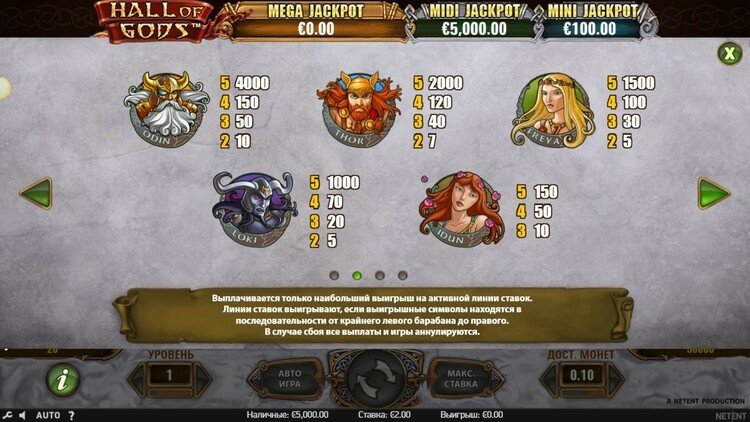The width and height of the screenshot is (750, 422).
Task: Open game settings via the wrench icon
Action: (x=7, y=414)
